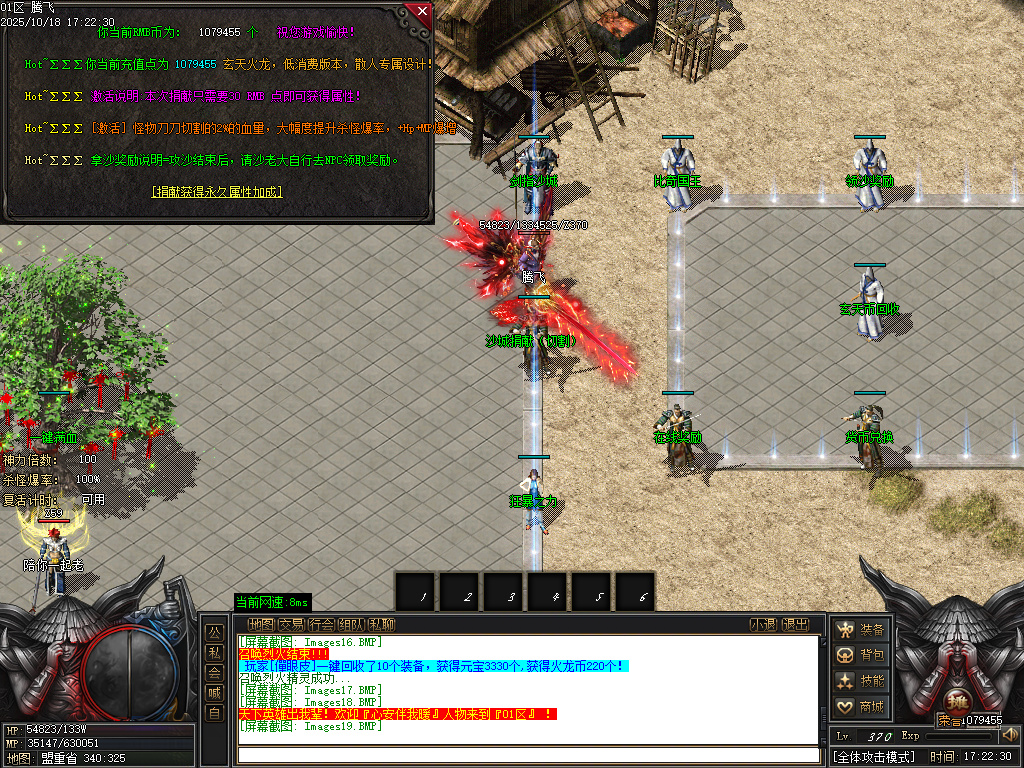Click the 退出 exit button
Viewport: 1024px width, 768px height.
coord(795,625)
